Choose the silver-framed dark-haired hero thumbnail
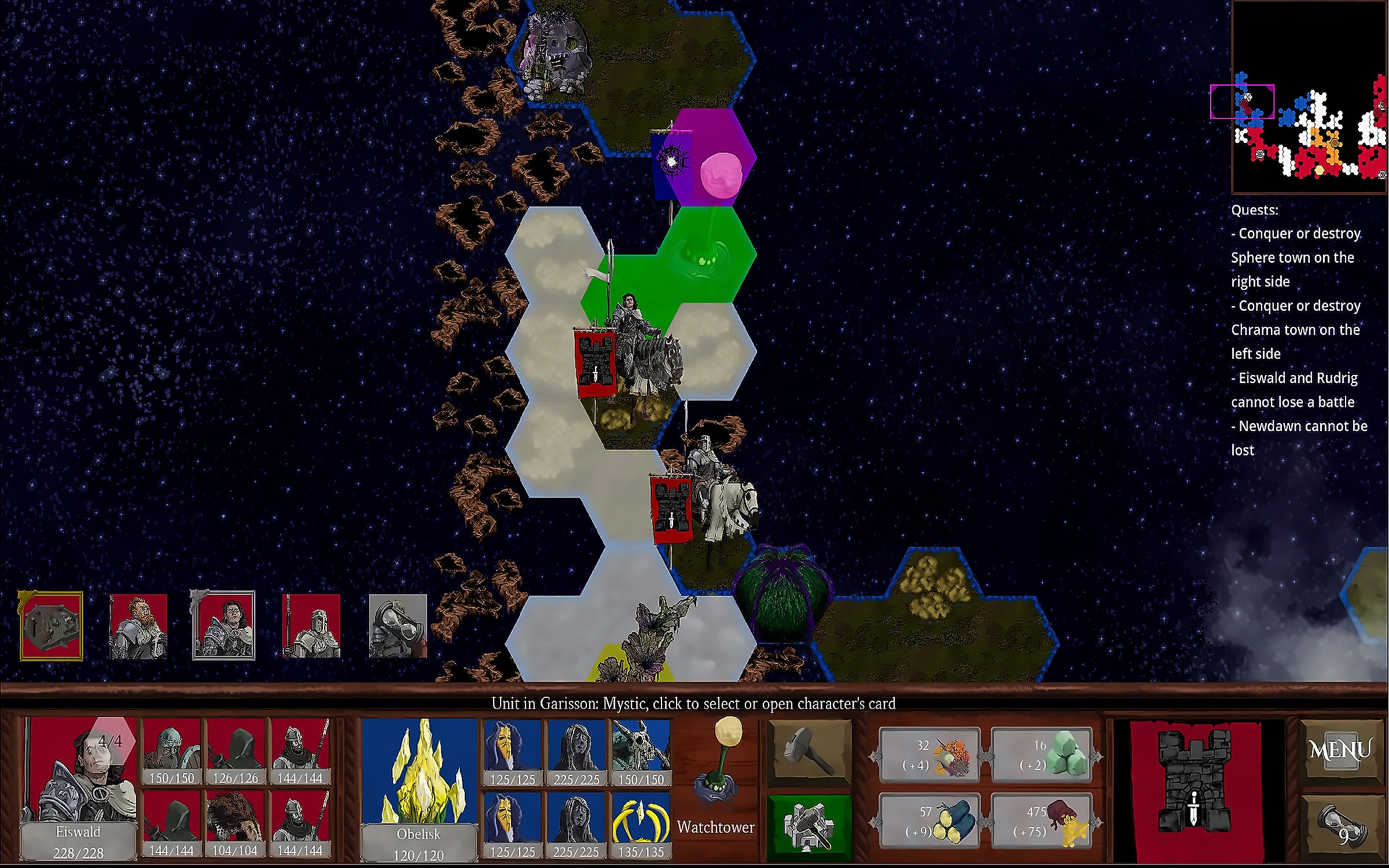This screenshot has width=1389, height=868. (x=223, y=626)
